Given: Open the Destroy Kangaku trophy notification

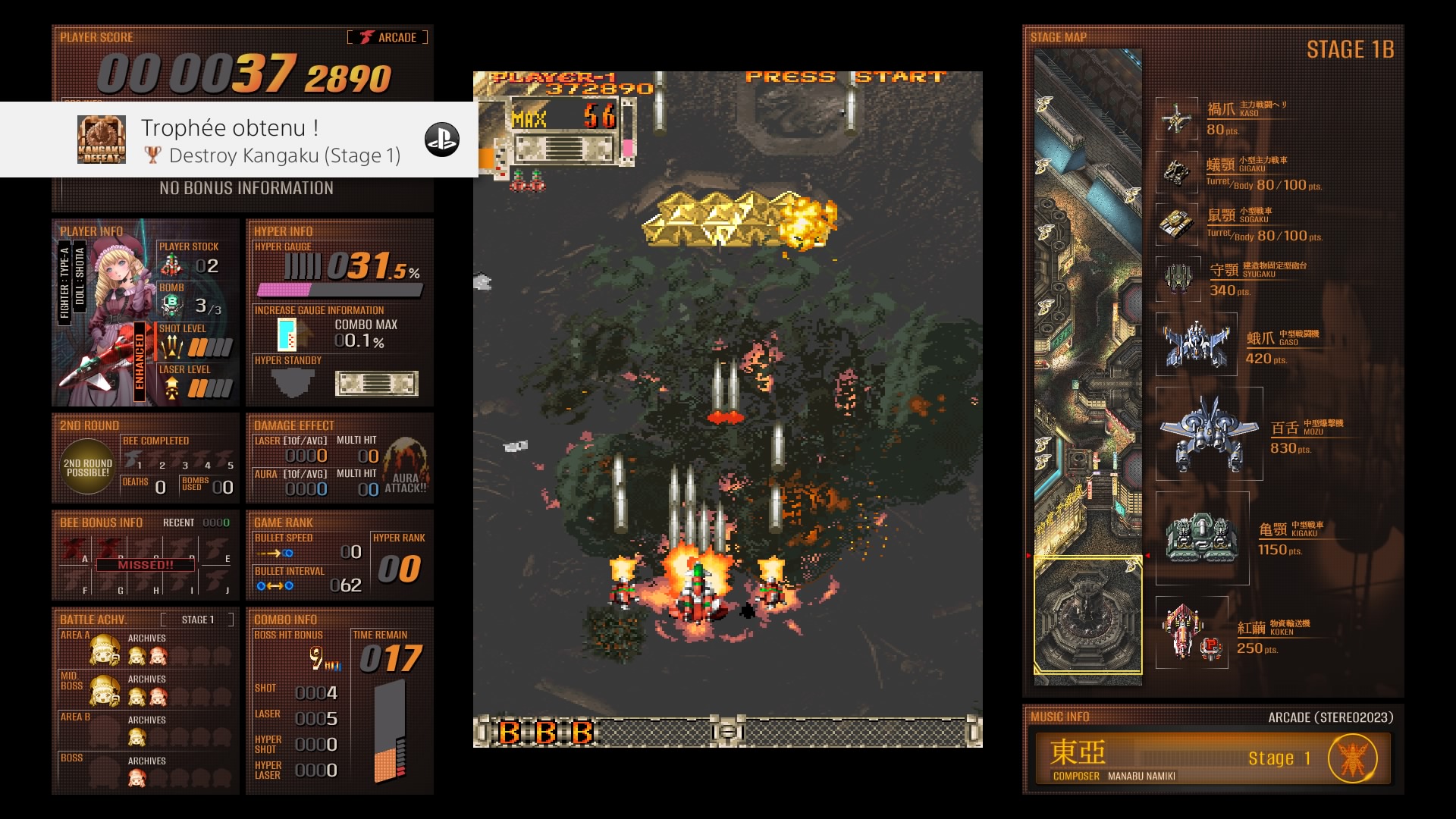Looking at the screenshot, I should 239,140.
